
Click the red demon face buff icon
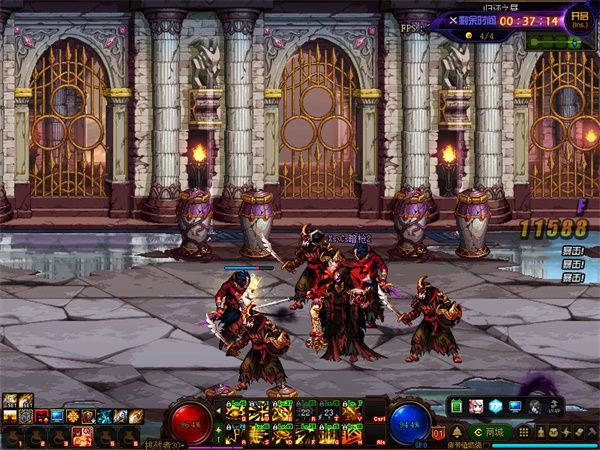pyautogui.click(x=41, y=415)
